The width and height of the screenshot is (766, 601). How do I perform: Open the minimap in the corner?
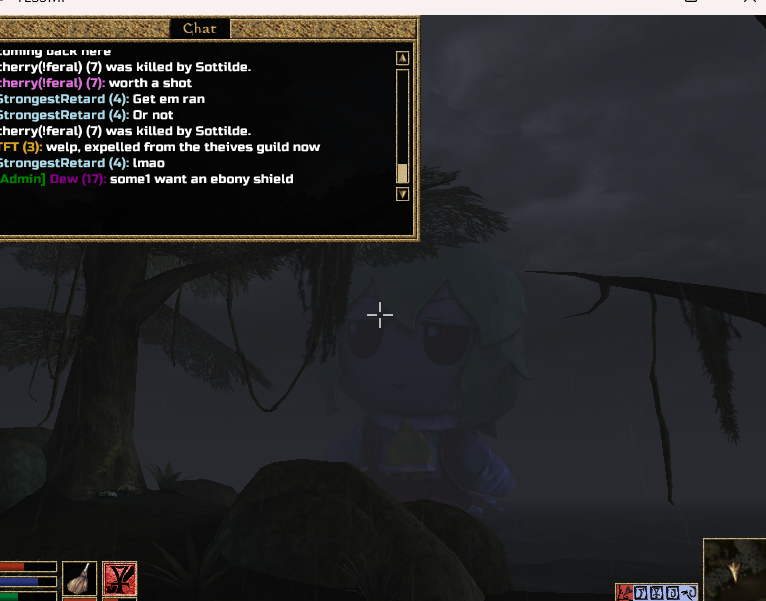click(x=734, y=570)
